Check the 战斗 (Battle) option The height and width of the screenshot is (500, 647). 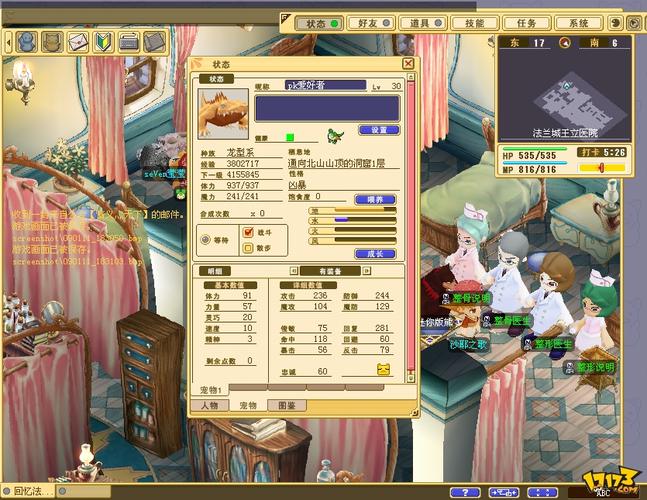pos(250,231)
